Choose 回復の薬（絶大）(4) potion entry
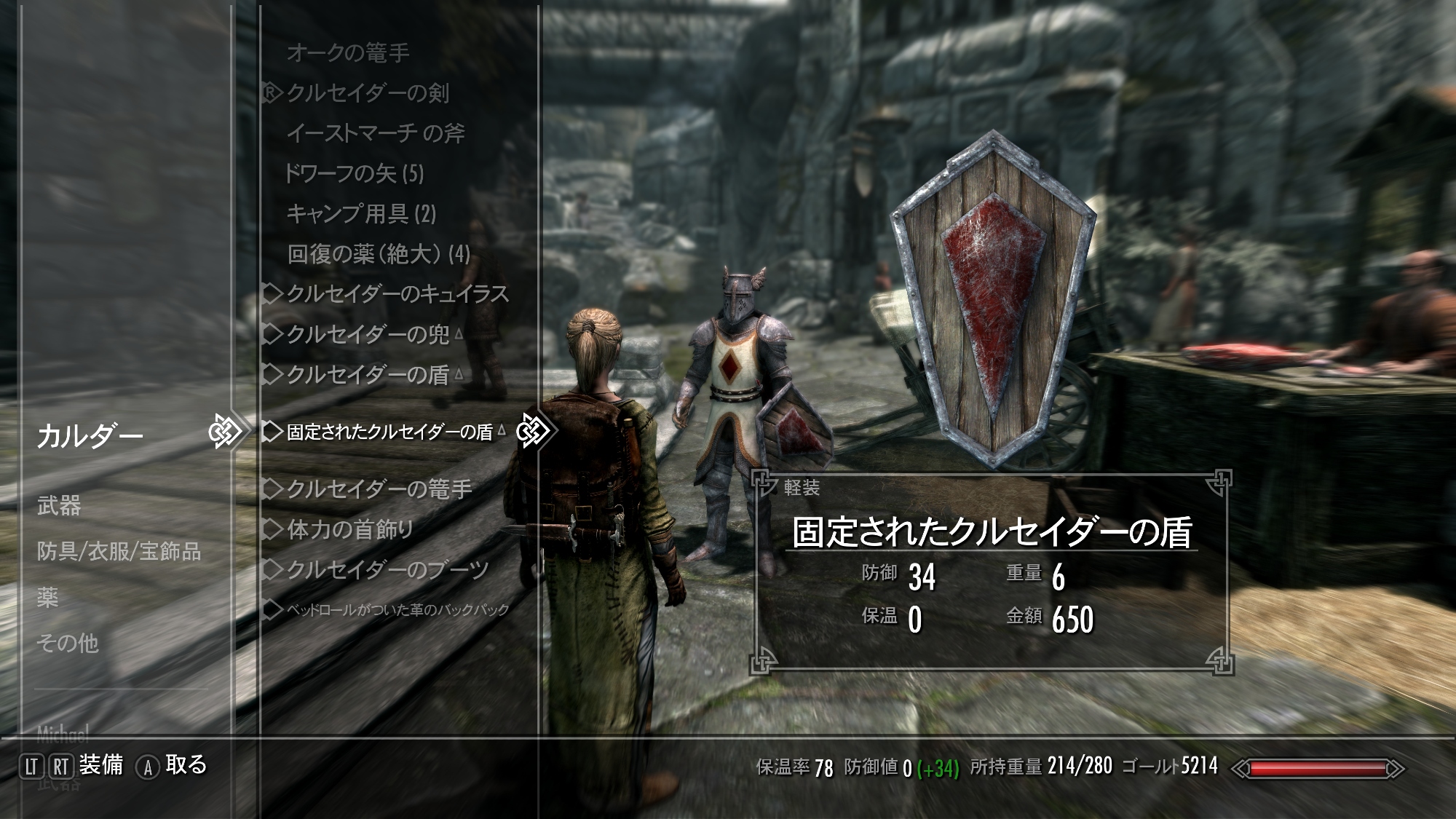The width and height of the screenshot is (1456, 819). tap(379, 254)
